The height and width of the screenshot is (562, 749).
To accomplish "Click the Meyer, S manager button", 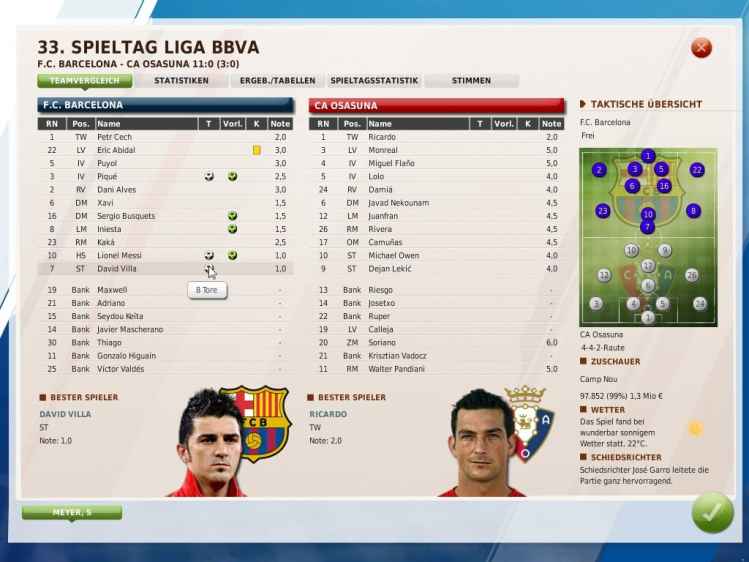I will pos(71,513).
